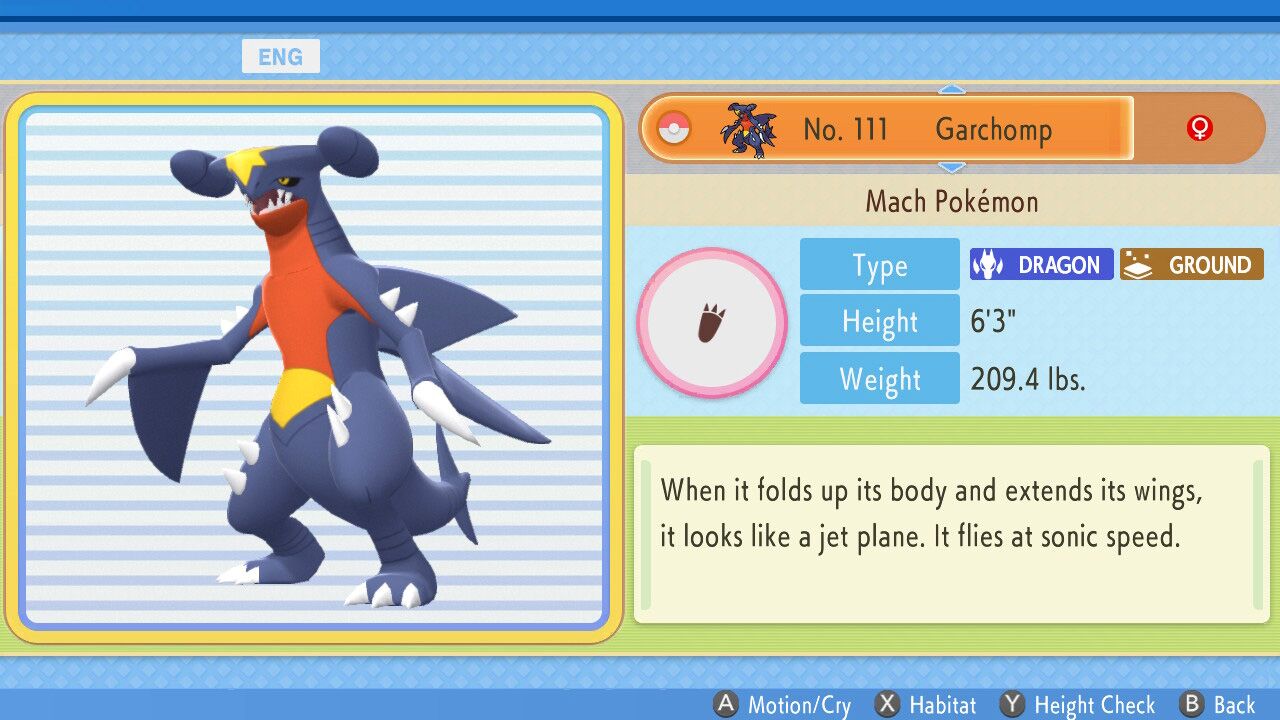Viewport: 1280px width, 720px height.
Task: Choose the Dragon type badge
Action: coord(1041,265)
